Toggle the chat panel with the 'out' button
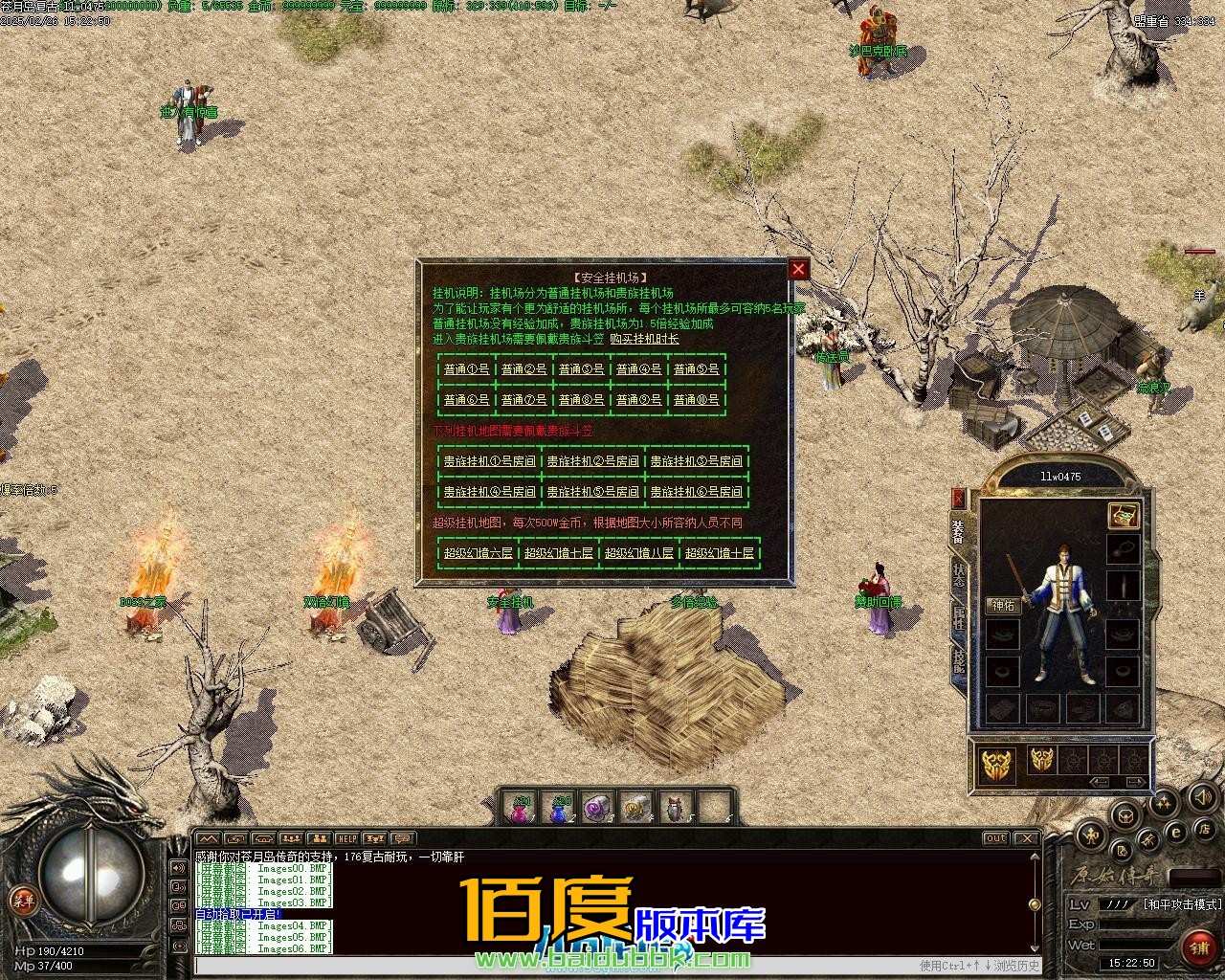This screenshot has width=1225, height=980. tap(996, 837)
